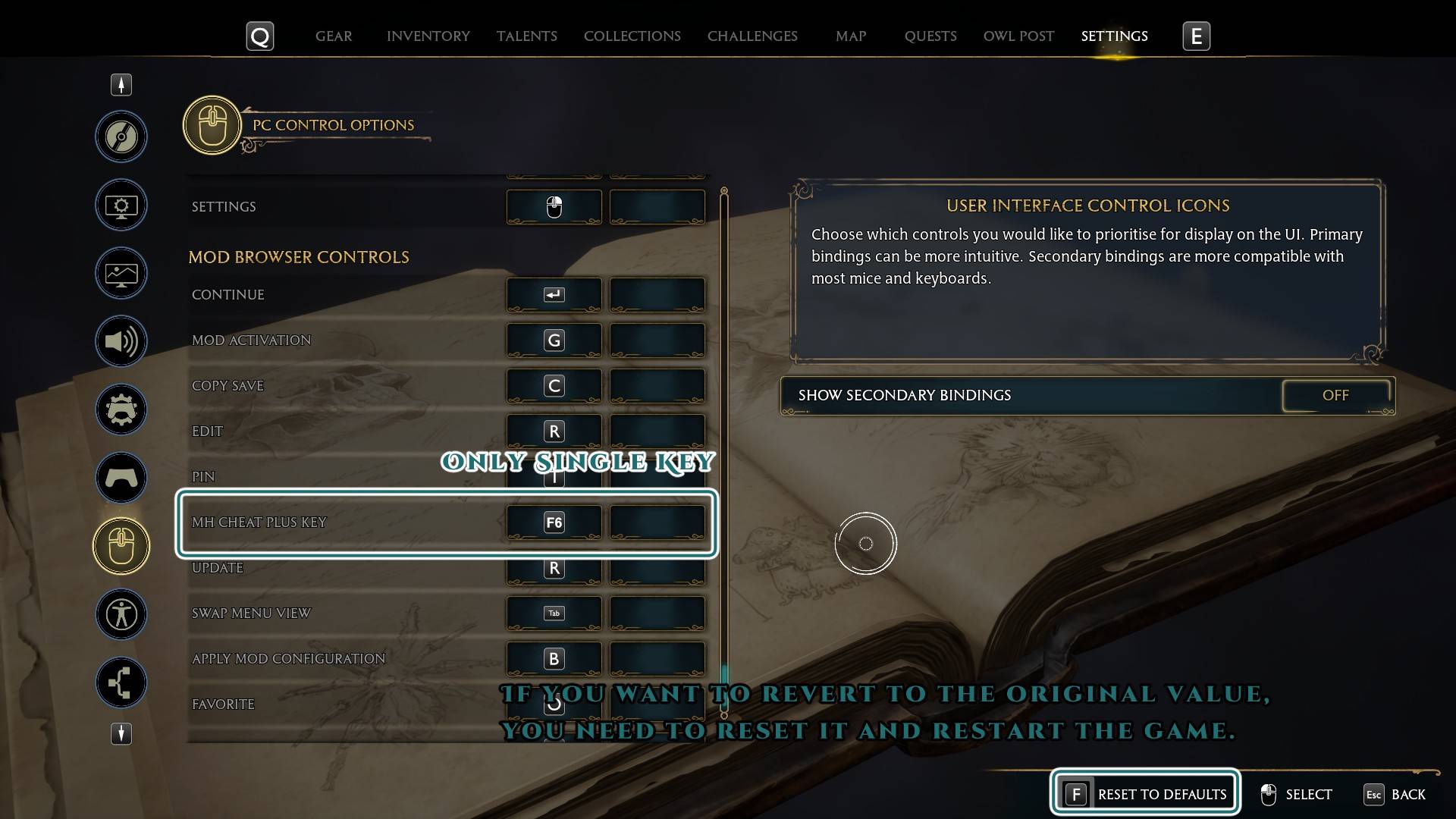1456x819 pixels.
Task: Click the down arrow below the sidebar icons
Action: 121,733
